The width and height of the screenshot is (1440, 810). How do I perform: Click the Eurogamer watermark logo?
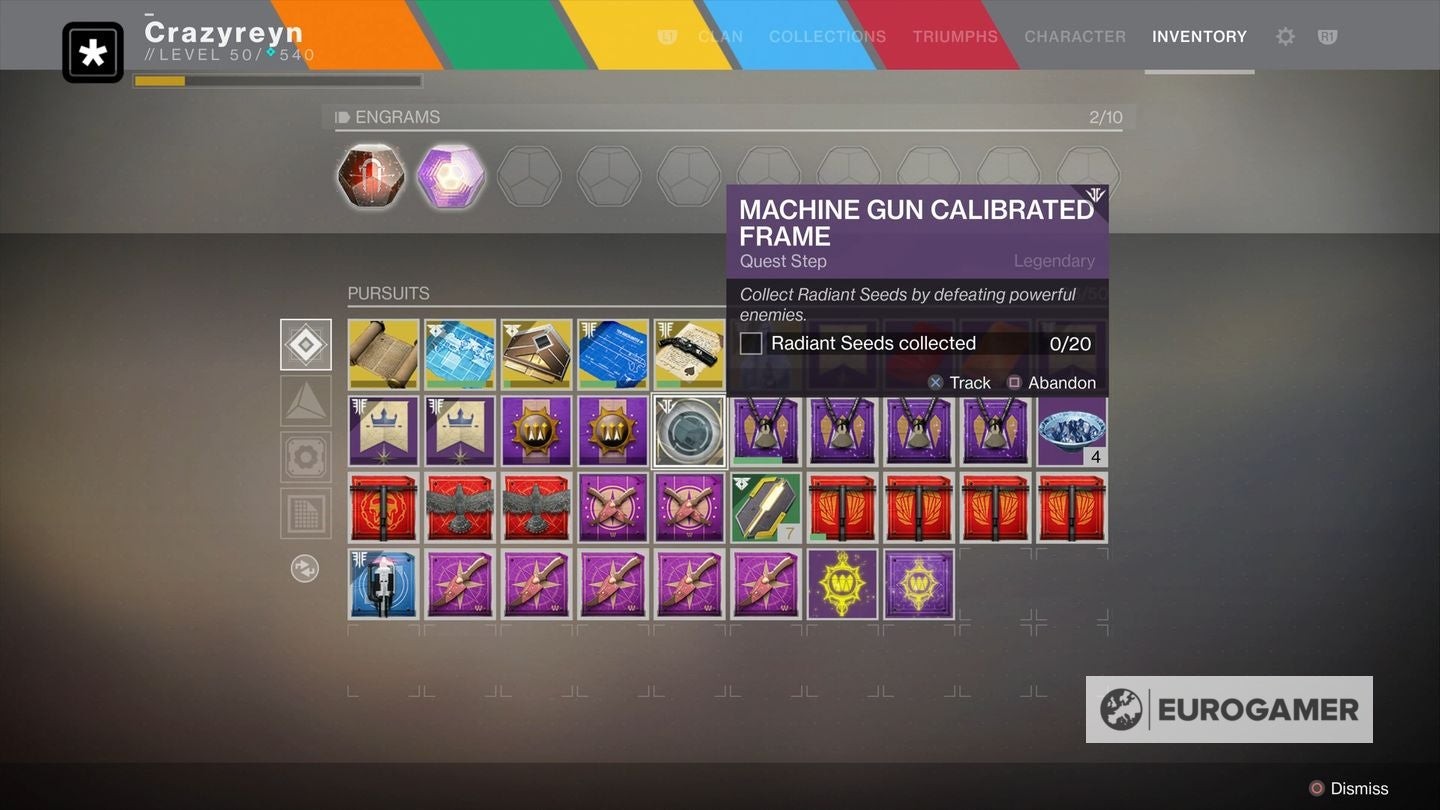pyautogui.click(x=1229, y=709)
